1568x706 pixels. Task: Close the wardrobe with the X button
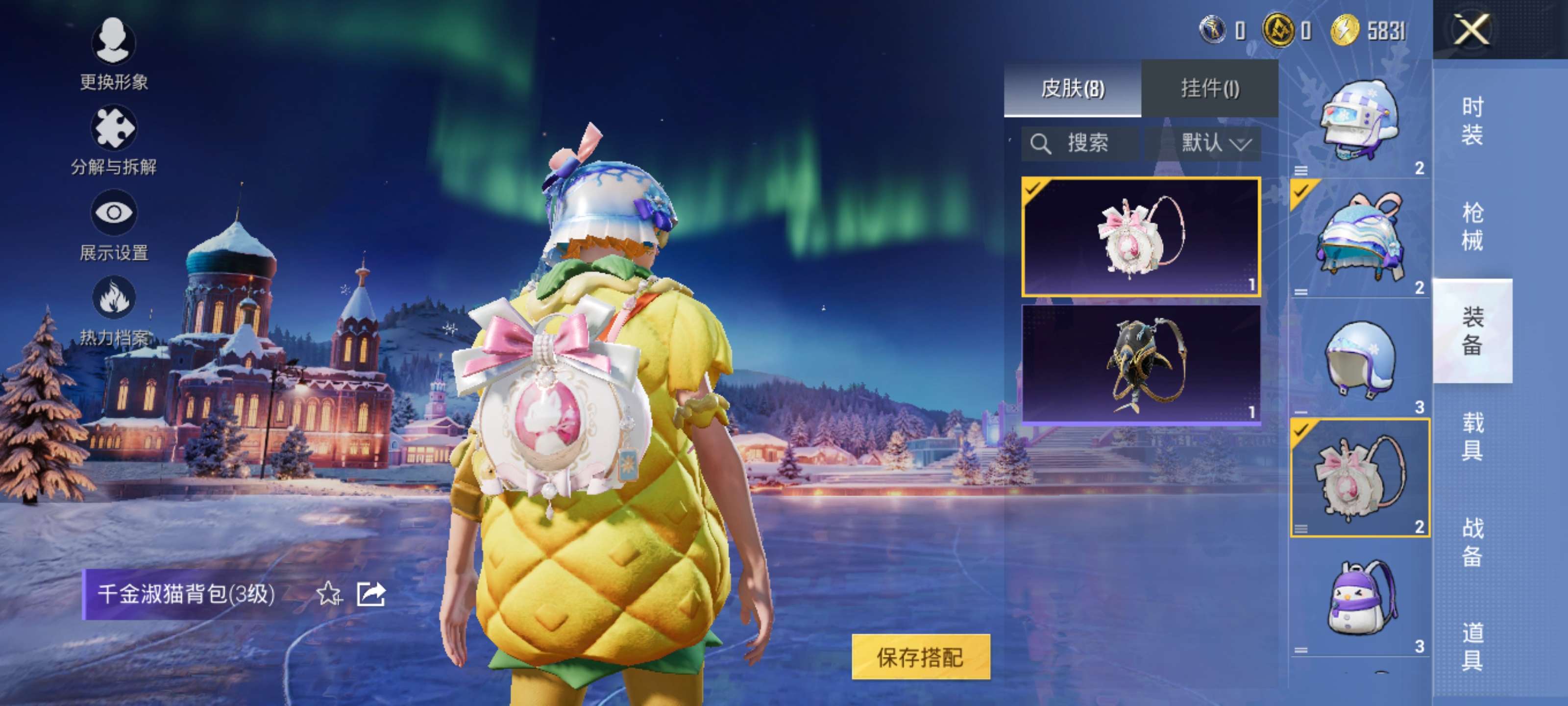click(1472, 29)
